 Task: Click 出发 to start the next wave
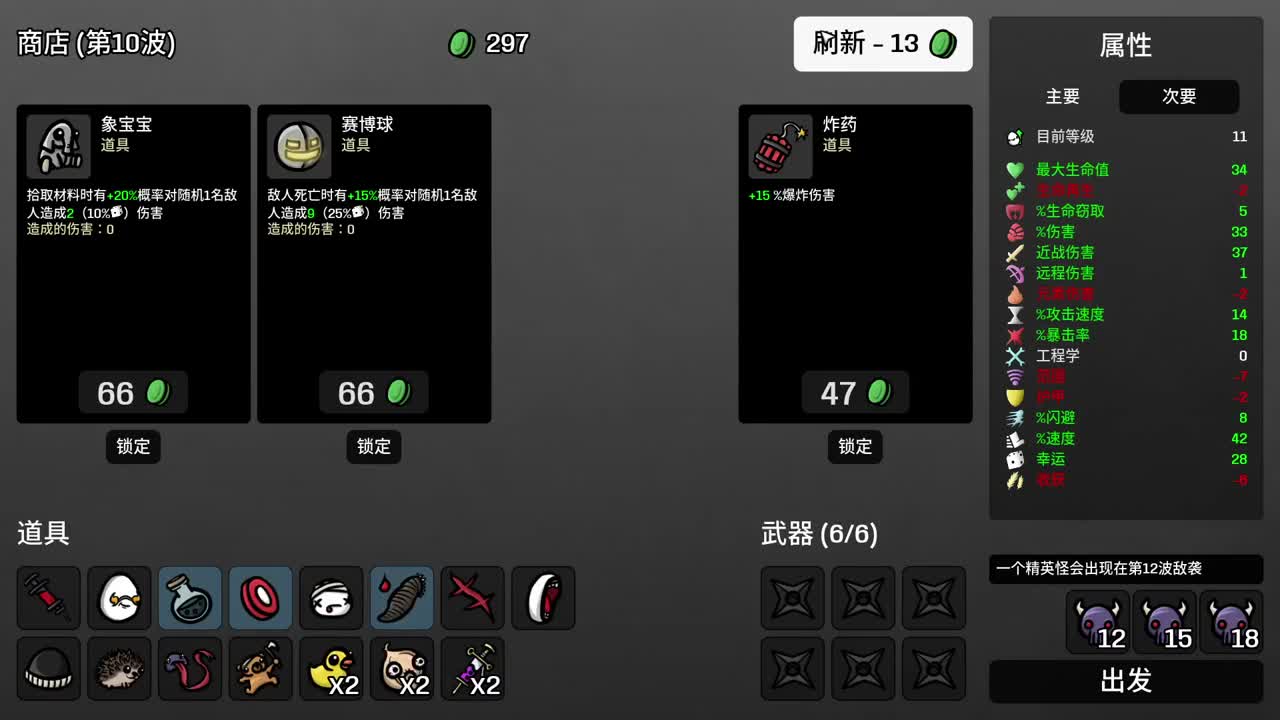[x=1124, y=681]
